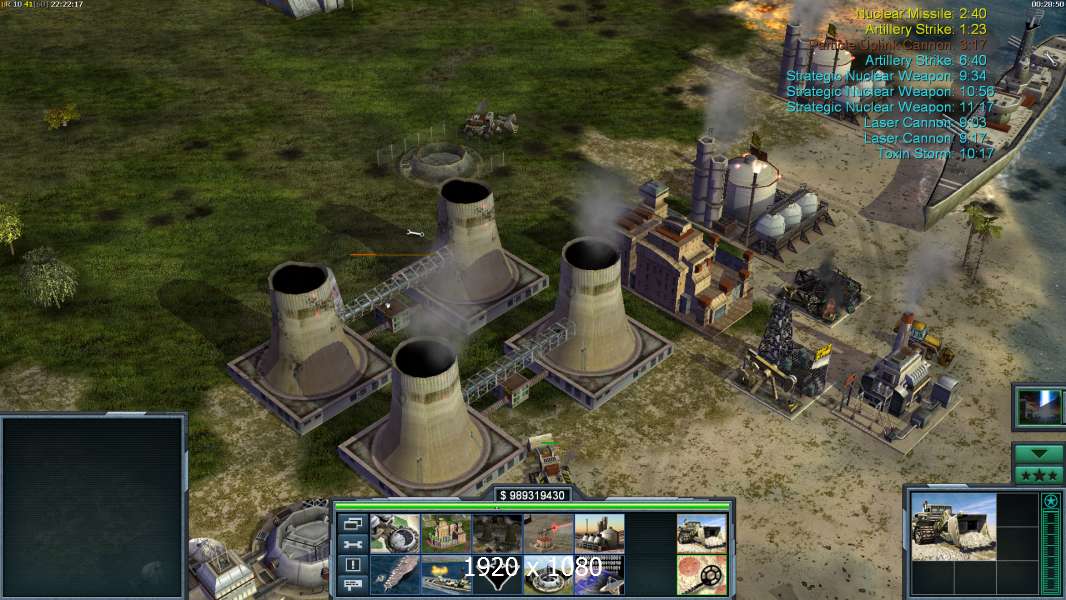Open the exclamation mark alert button
1066x600 pixels.
(352, 565)
